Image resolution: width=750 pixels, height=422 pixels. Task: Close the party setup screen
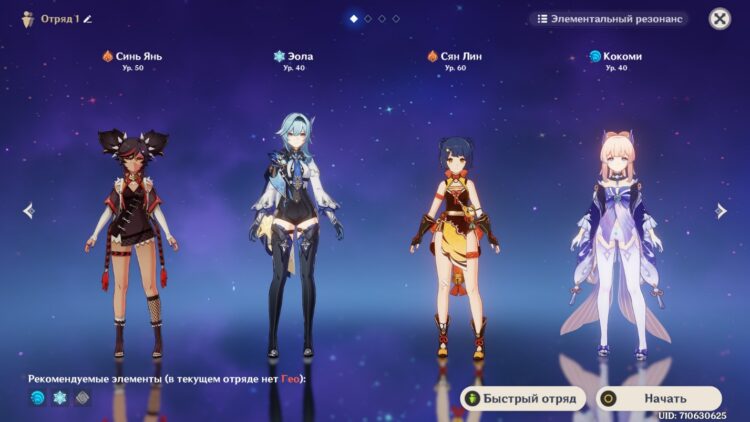(x=719, y=19)
